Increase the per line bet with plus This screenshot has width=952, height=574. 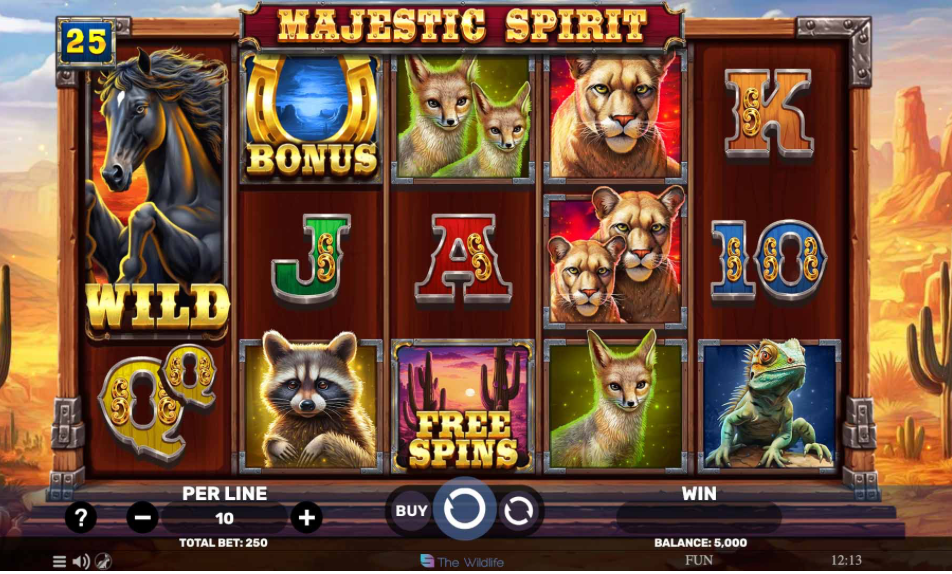click(x=306, y=517)
